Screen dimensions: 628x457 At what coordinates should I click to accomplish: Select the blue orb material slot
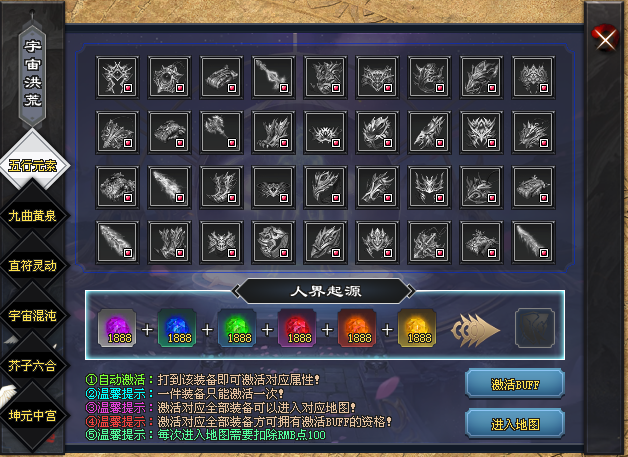coord(178,327)
